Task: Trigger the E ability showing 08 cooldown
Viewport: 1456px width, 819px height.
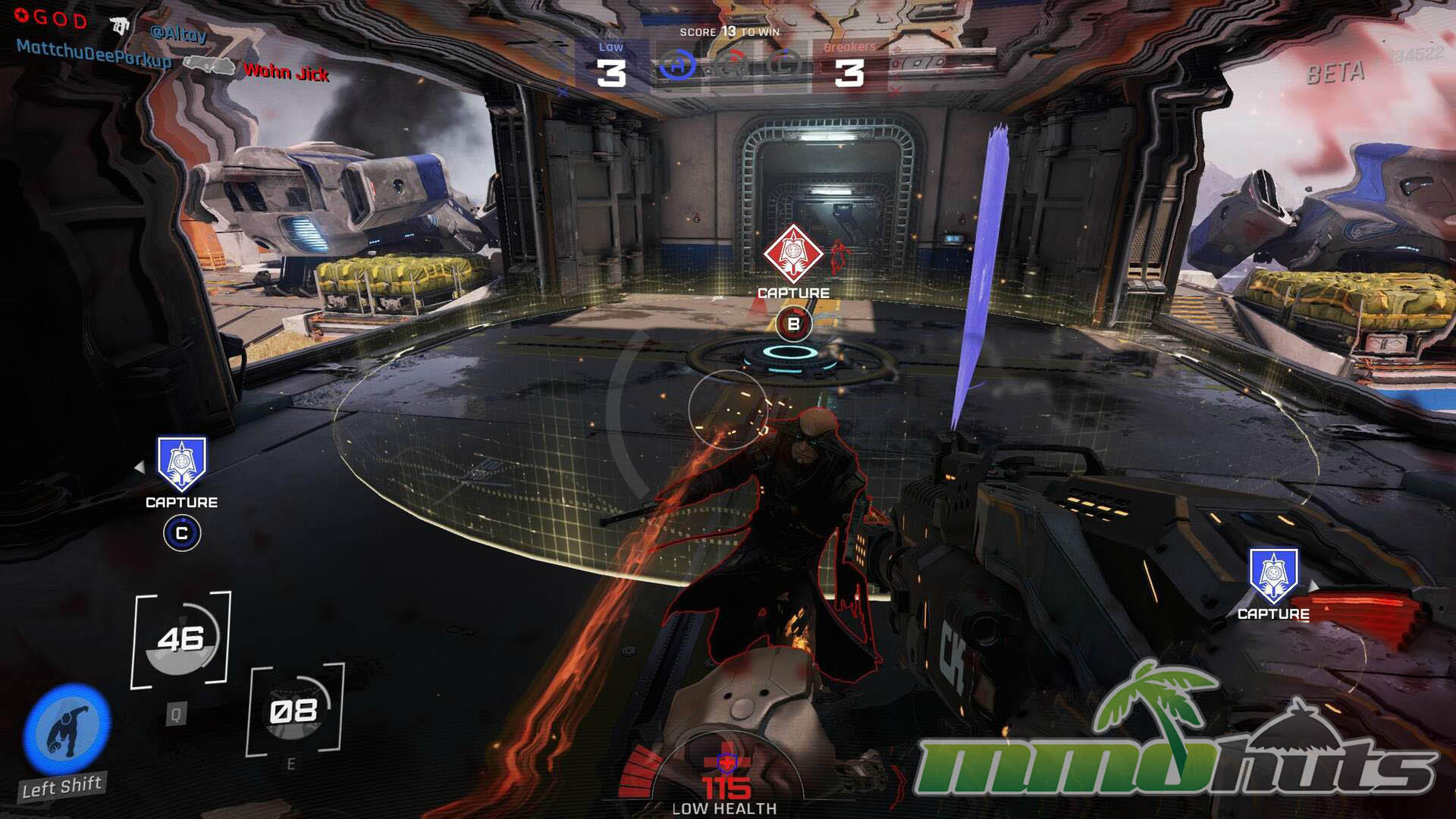Action: tap(295, 711)
